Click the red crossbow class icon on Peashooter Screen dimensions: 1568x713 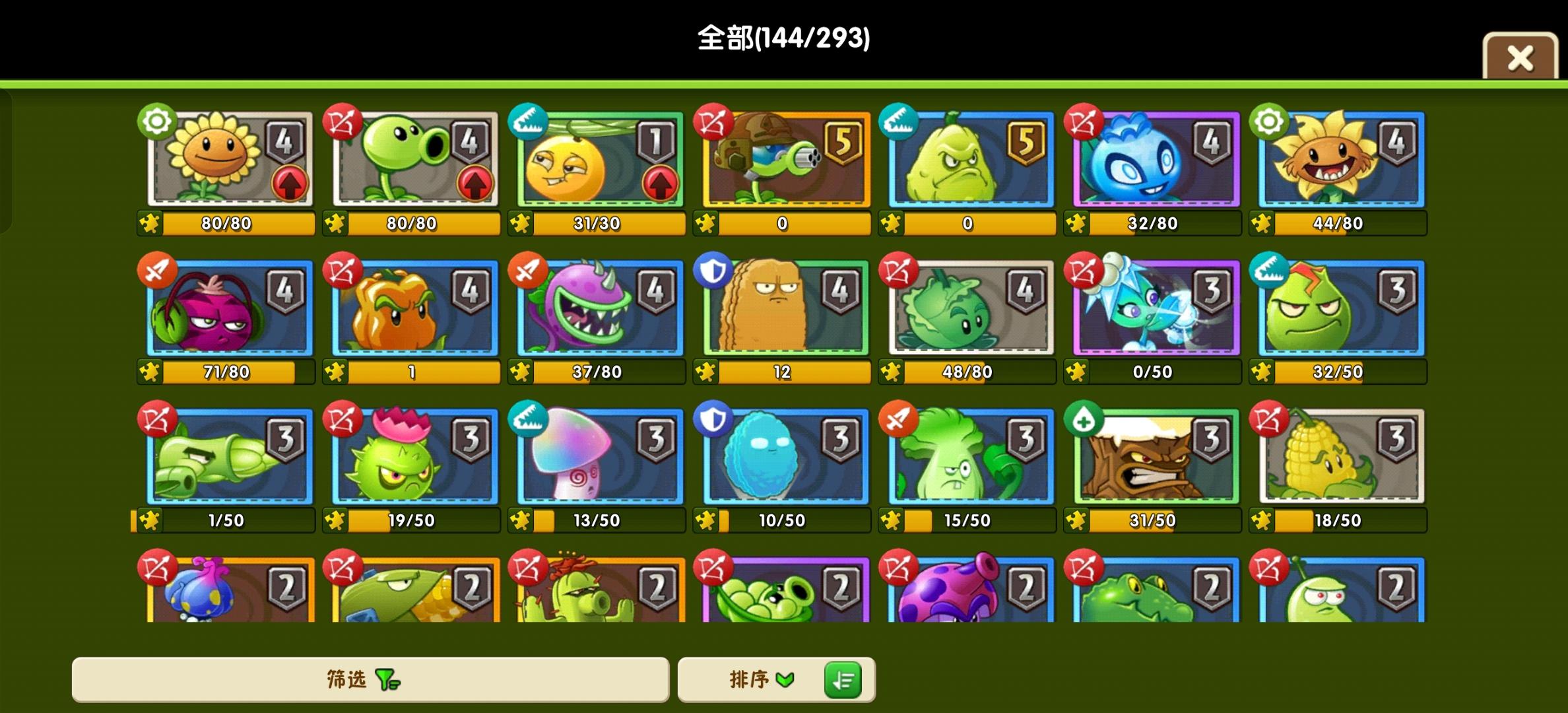(x=342, y=121)
